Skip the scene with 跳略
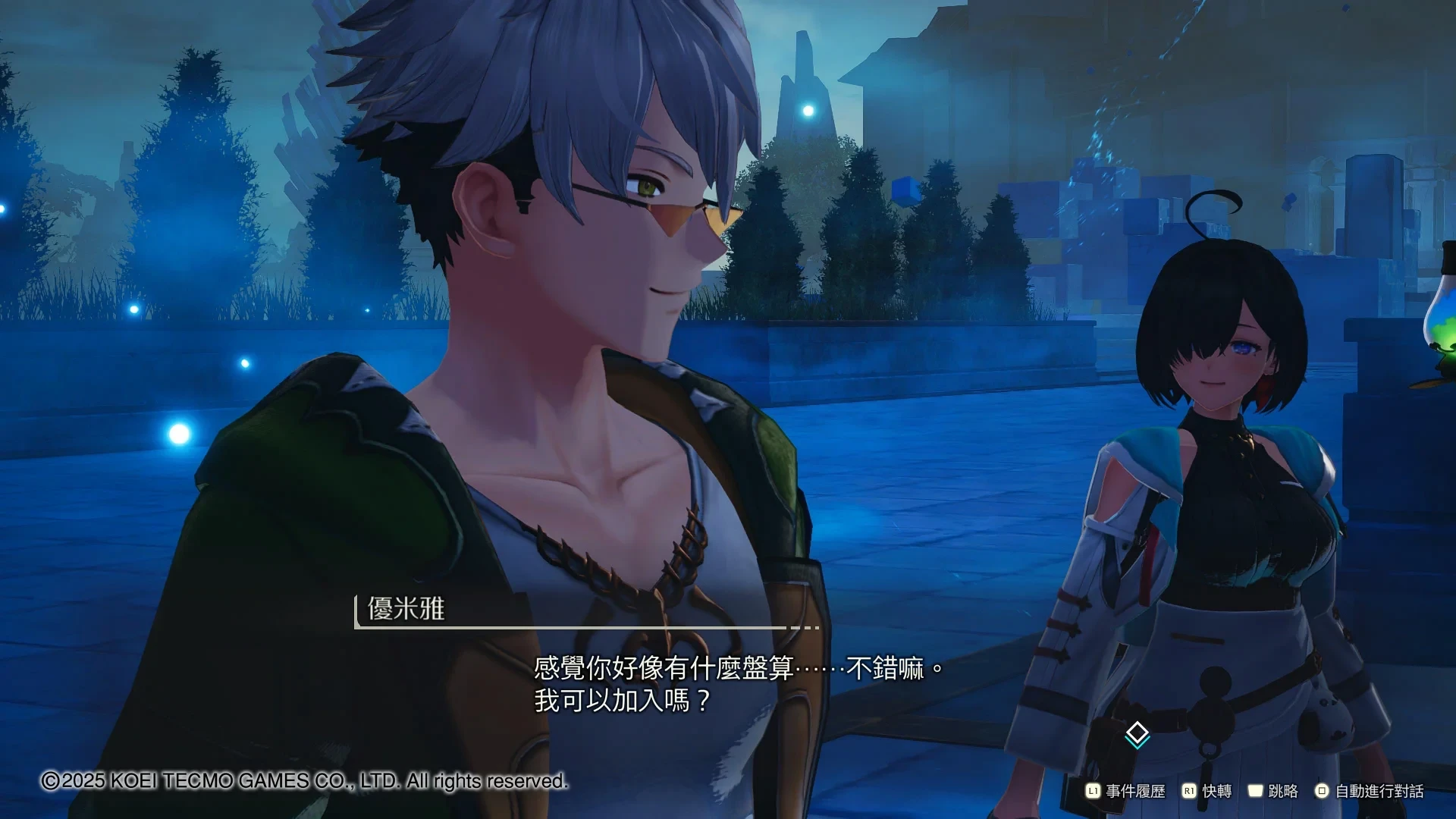The height and width of the screenshot is (819, 1456). (x=1272, y=791)
